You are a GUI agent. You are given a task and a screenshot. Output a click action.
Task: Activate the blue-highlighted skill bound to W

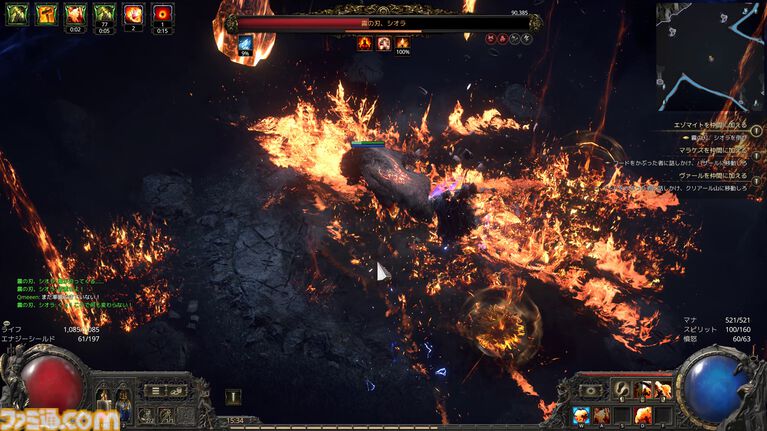(x=581, y=414)
